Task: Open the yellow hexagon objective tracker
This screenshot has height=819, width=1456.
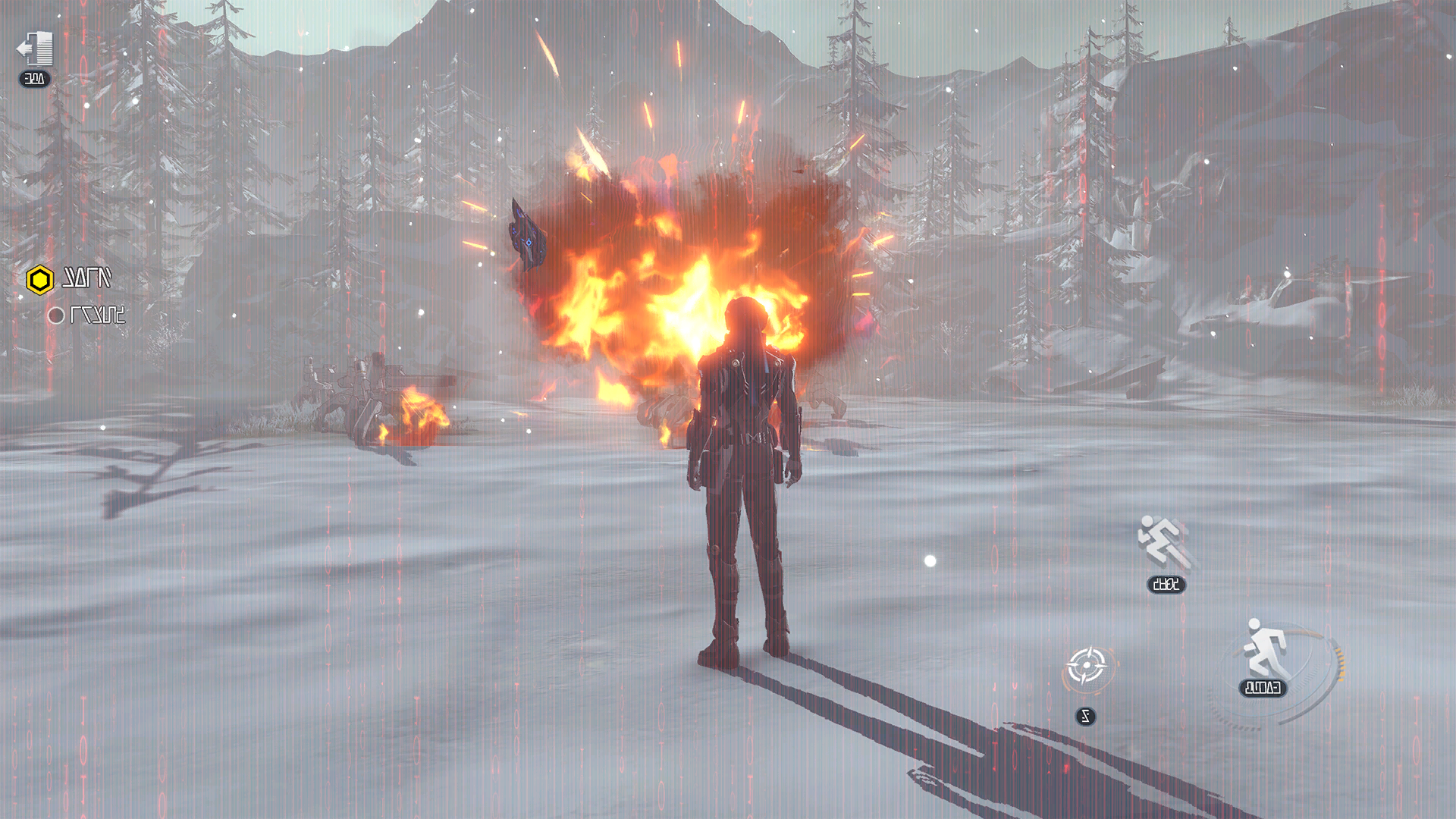Action: click(39, 280)
